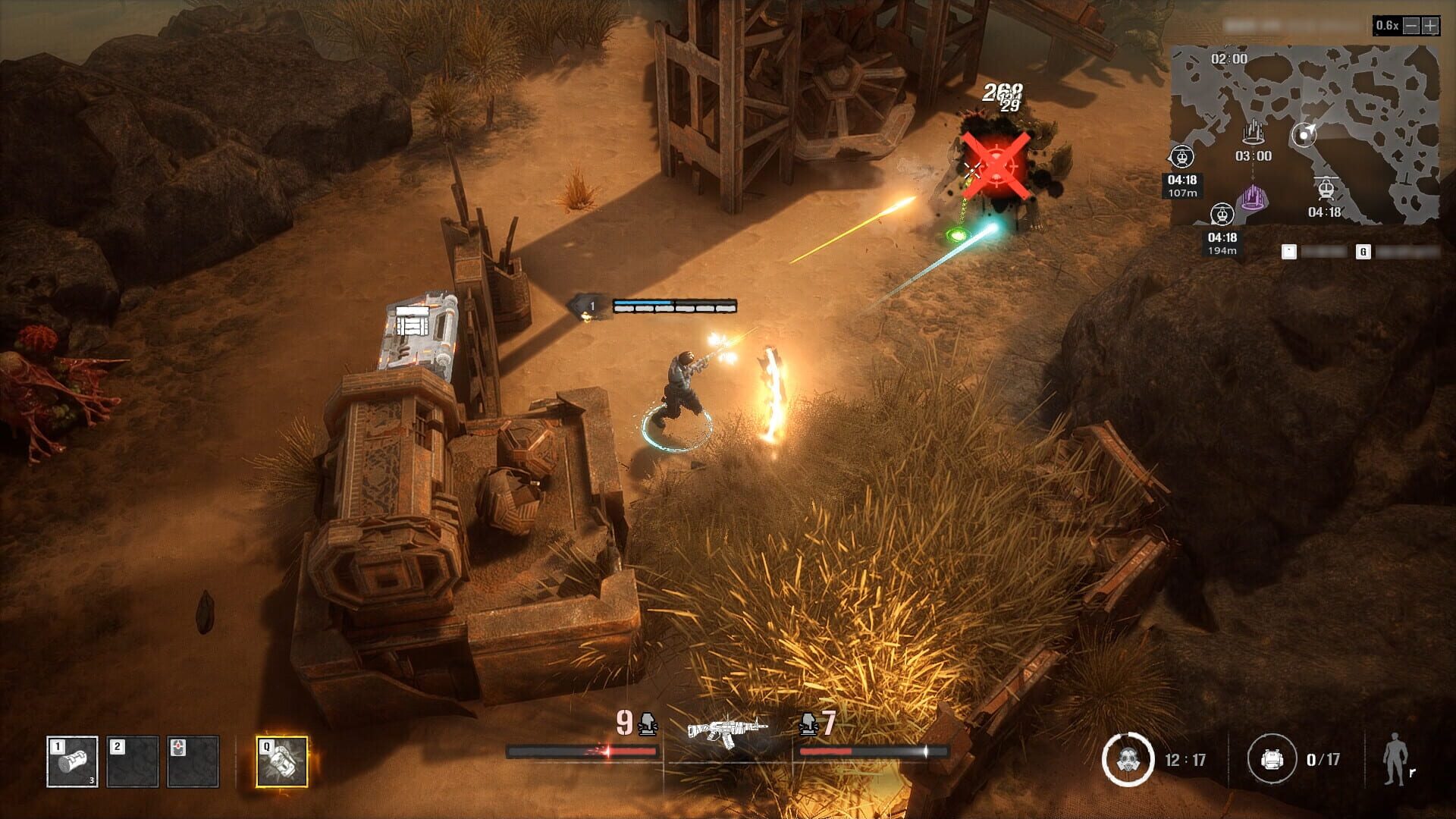Screen dimensions: 1456x819
Task: Zoom in the minimap with the plus button
Action: [x=1429, y=26]
